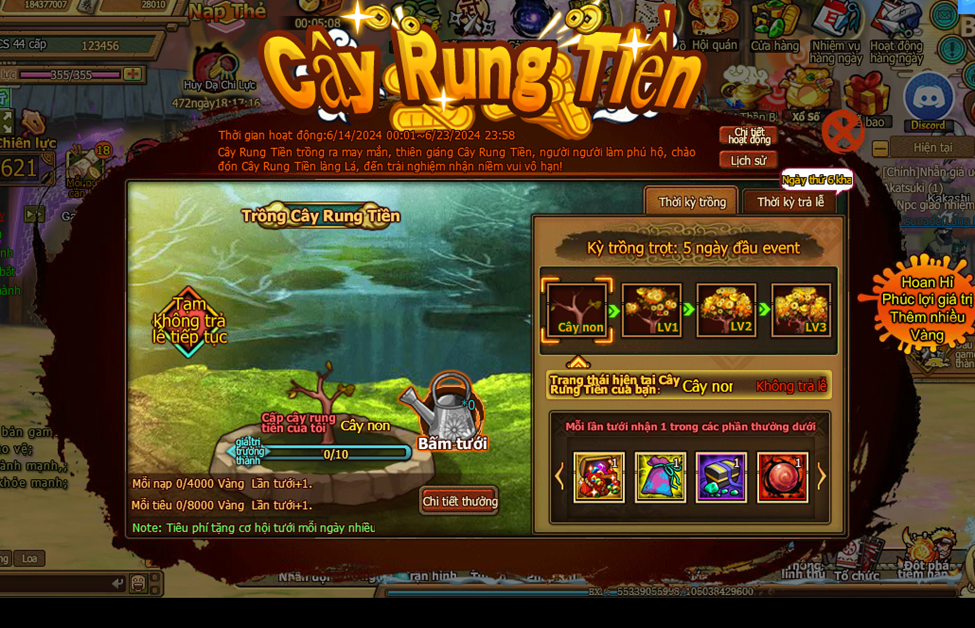Screen dimensions: 975x628
Task: Select the LV3 money tree stage
Action: [x=801, y=310]
